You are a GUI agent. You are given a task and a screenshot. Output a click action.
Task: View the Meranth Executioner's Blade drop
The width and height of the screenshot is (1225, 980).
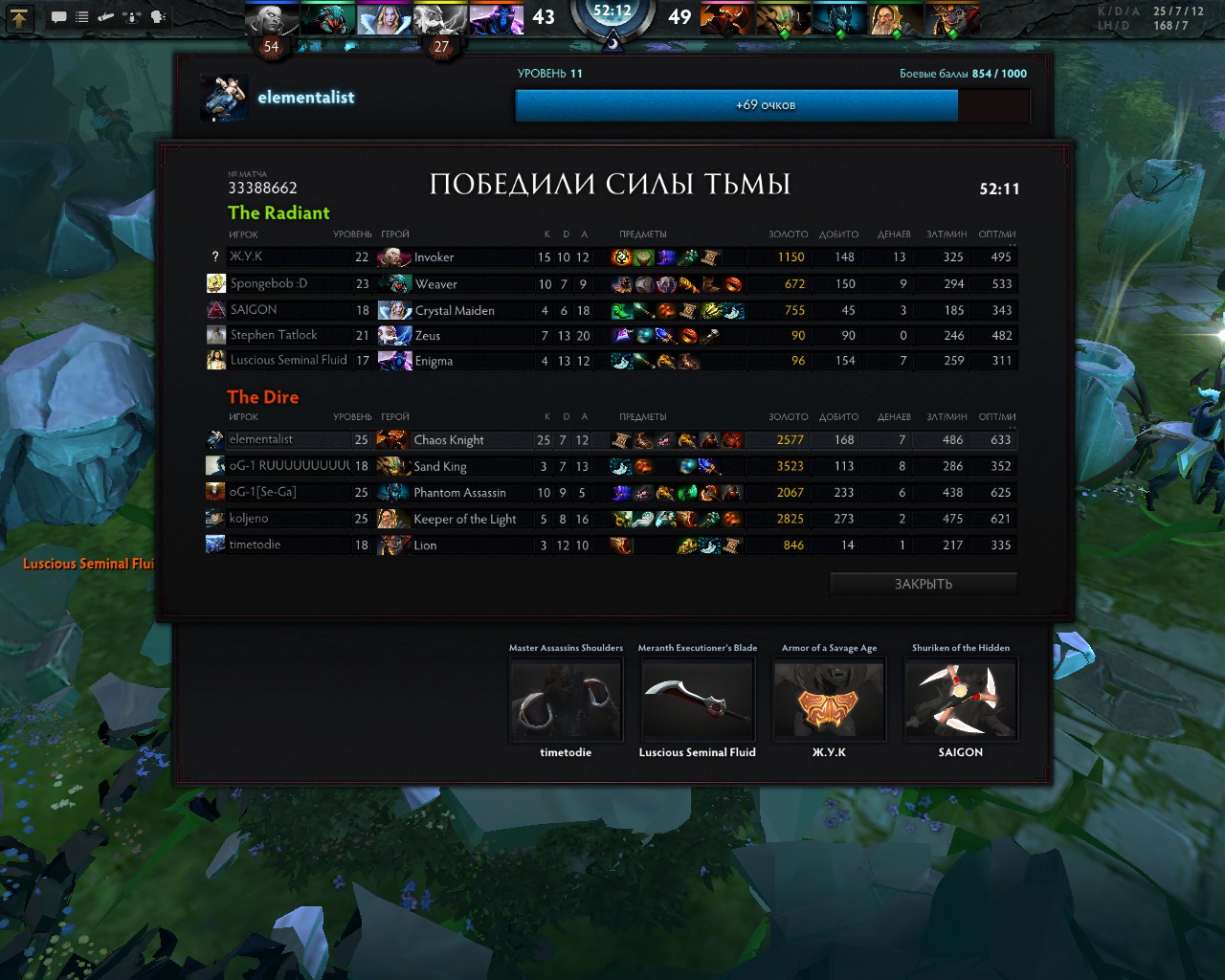click(697, 701)
